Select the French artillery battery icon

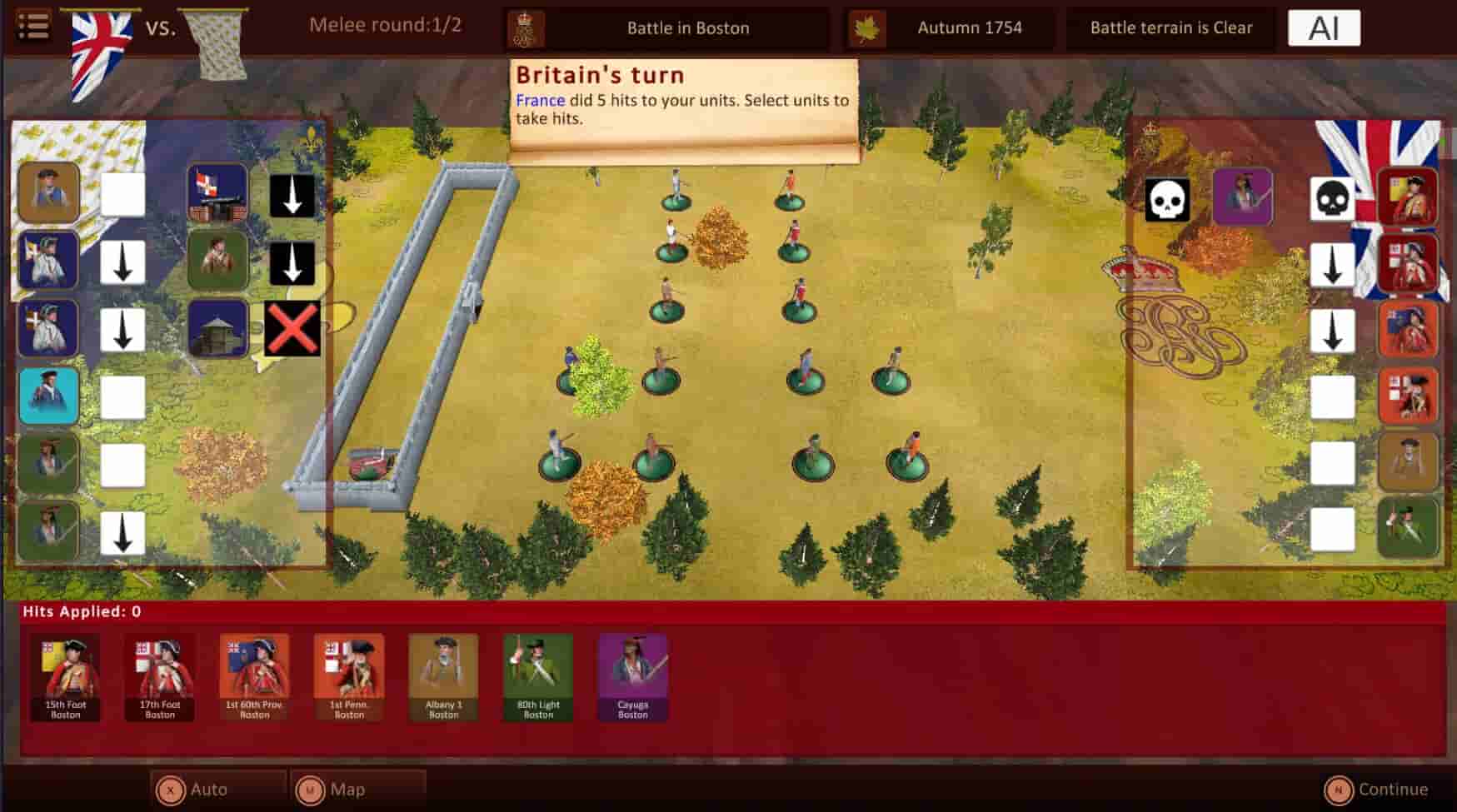click(217, 193)
